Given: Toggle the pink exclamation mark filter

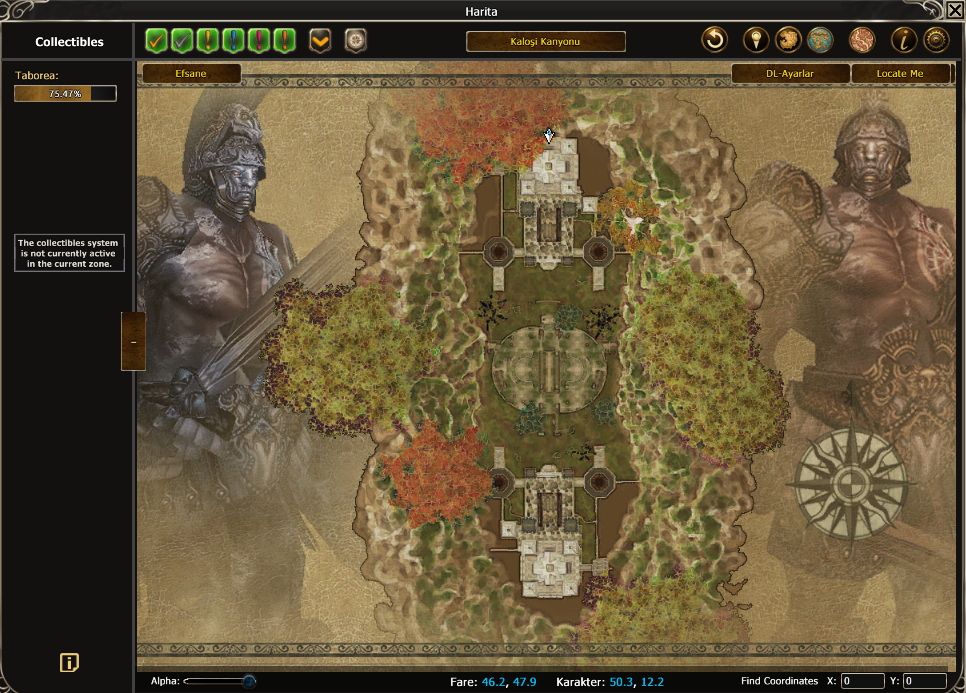Looking at the screenshot, I should click(x=260, y=41).
